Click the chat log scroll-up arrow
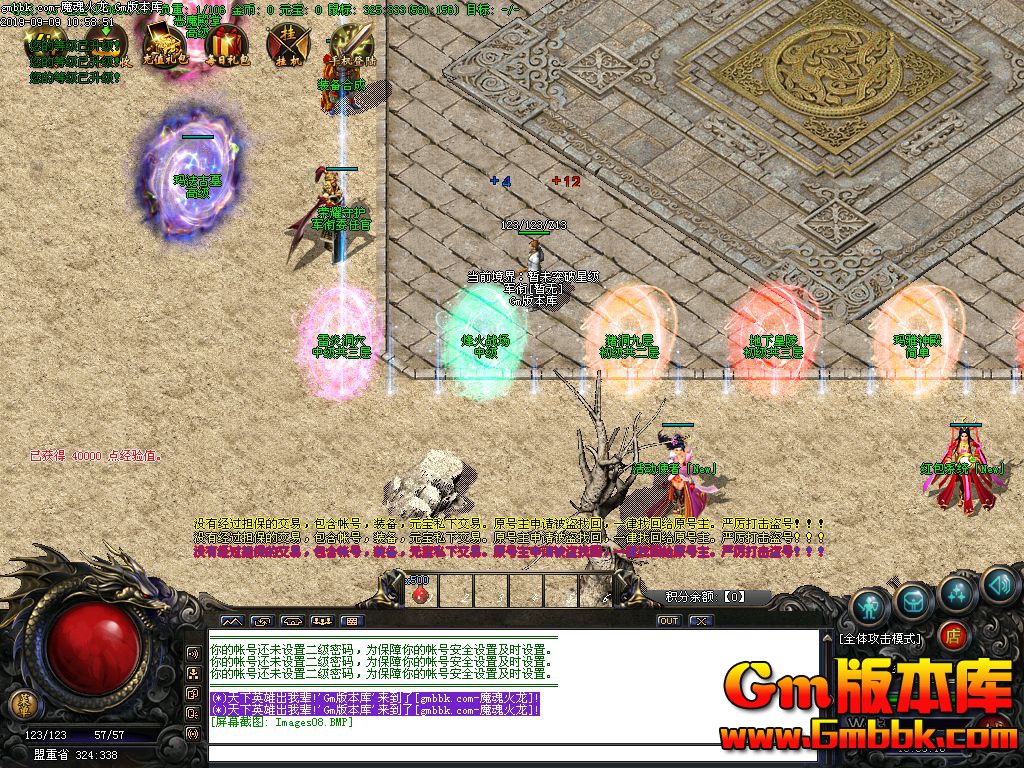 (x=826, y=636)
